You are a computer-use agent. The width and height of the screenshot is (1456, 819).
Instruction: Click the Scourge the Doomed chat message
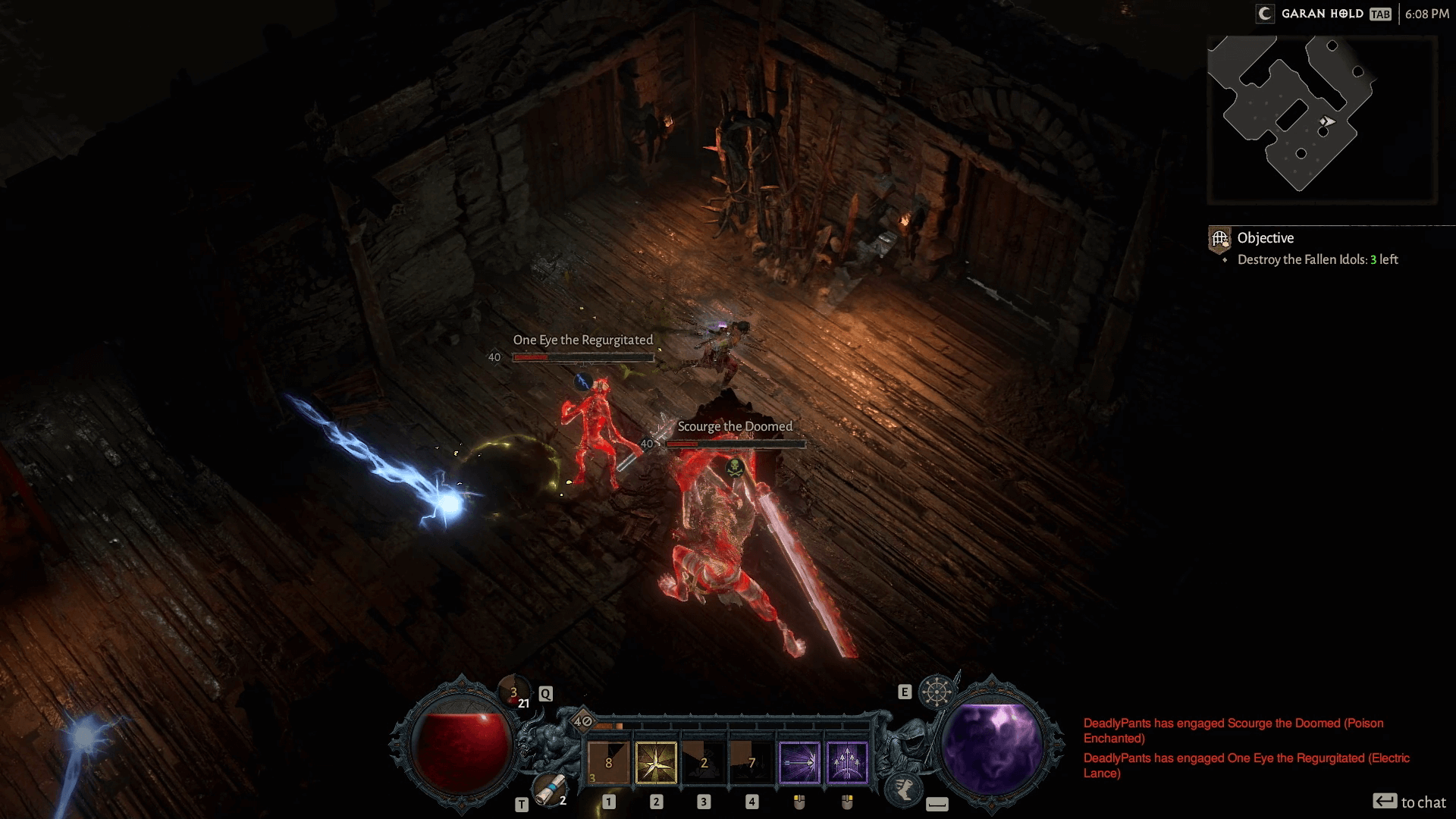pyautogui.click(x=1233, y=730)
